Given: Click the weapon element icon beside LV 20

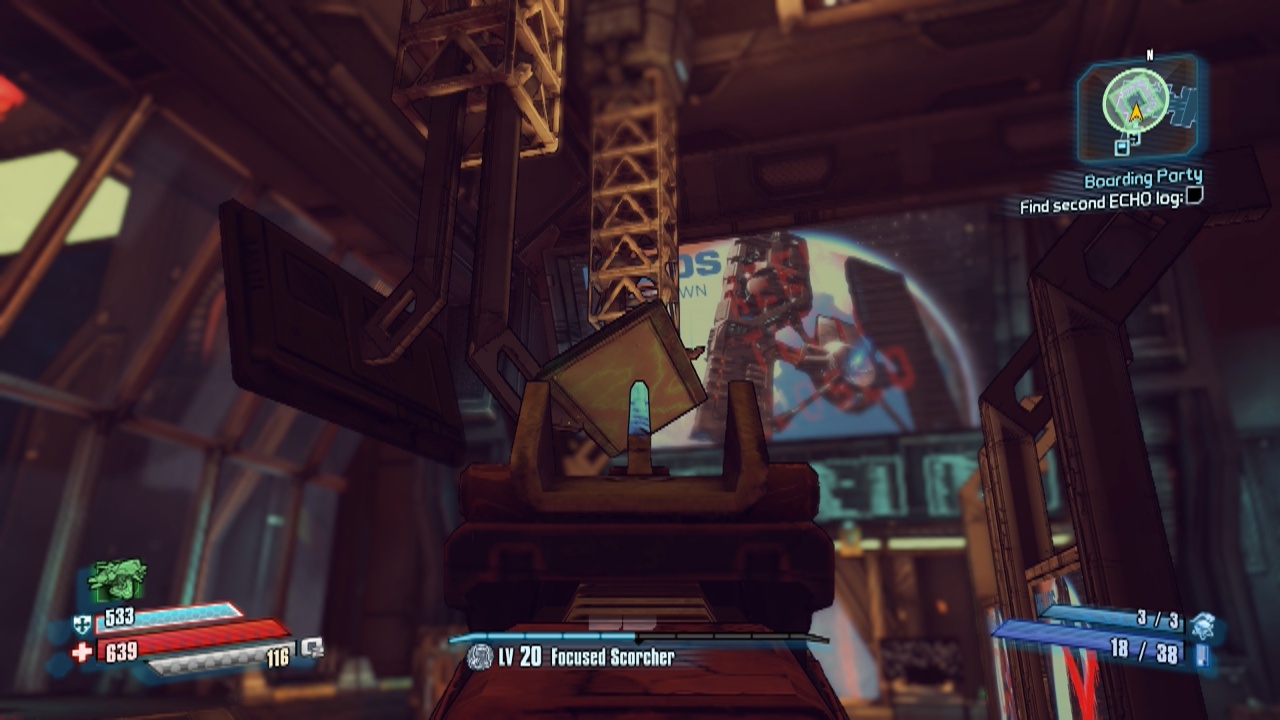Looking at the screenshot, I should [480, 657].
